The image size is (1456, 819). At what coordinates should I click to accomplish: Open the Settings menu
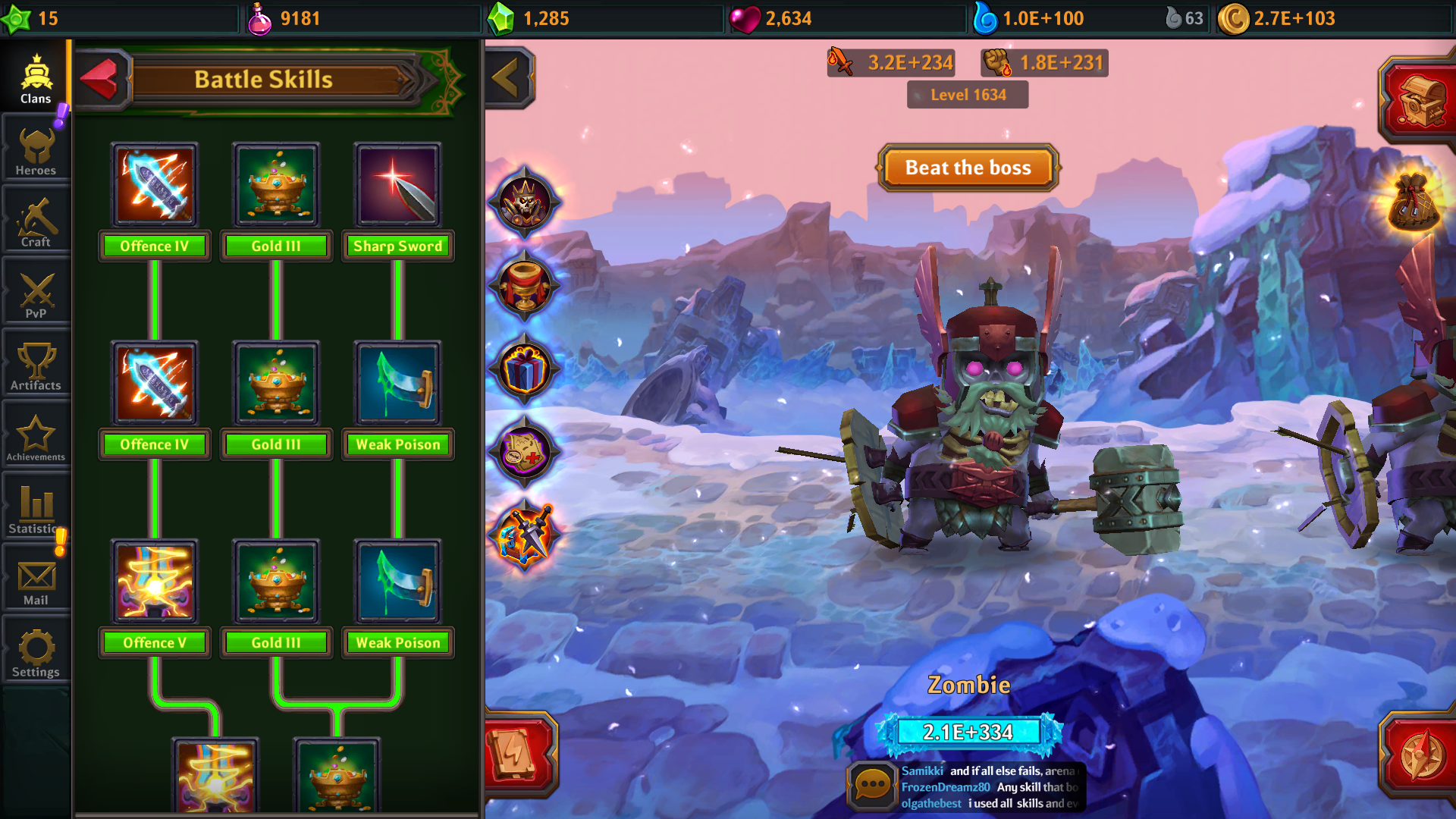pos(36,652)
